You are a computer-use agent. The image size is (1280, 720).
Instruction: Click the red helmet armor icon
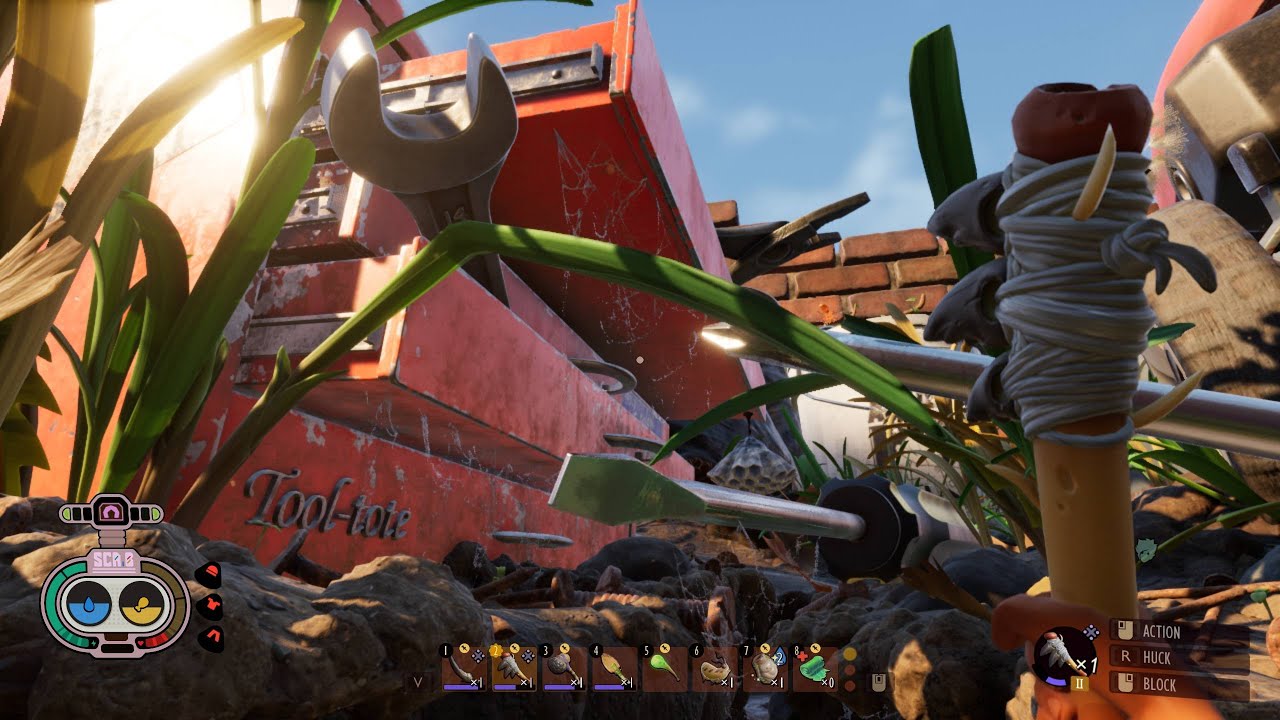(209, 575)
